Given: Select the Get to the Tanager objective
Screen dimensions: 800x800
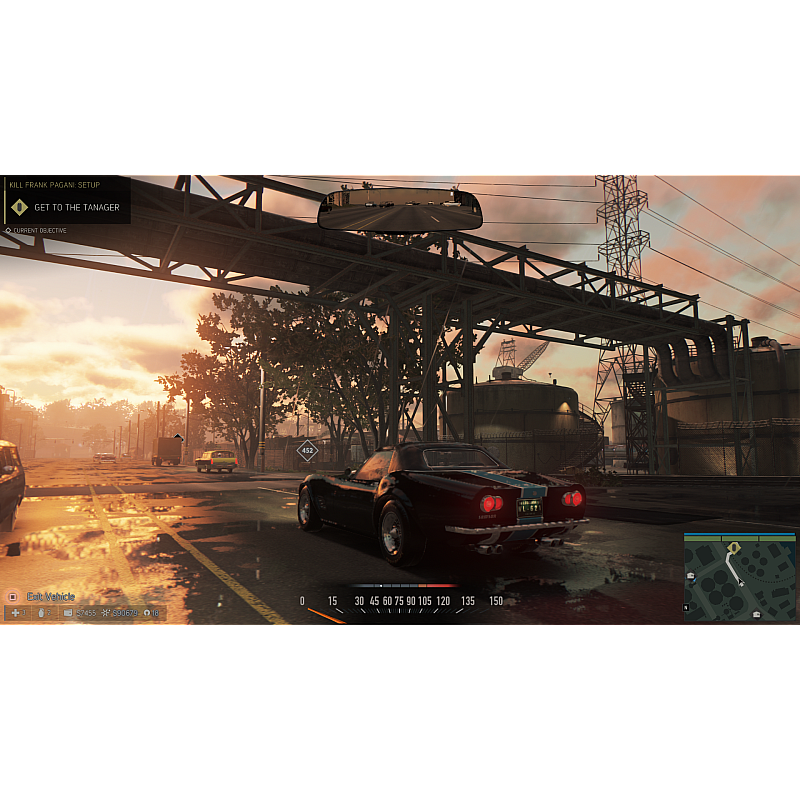Looking at the screenshot, I should coord(76,208).
